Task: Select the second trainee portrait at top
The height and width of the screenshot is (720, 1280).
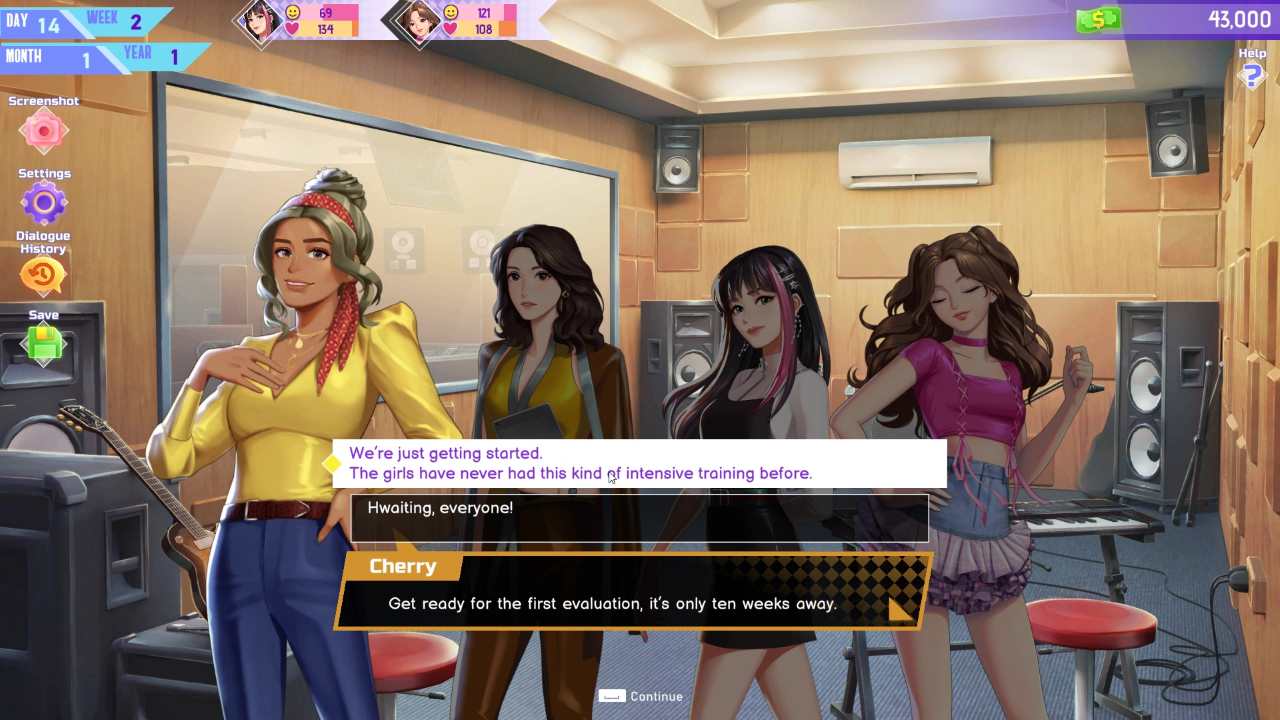Action: point(419,20)
